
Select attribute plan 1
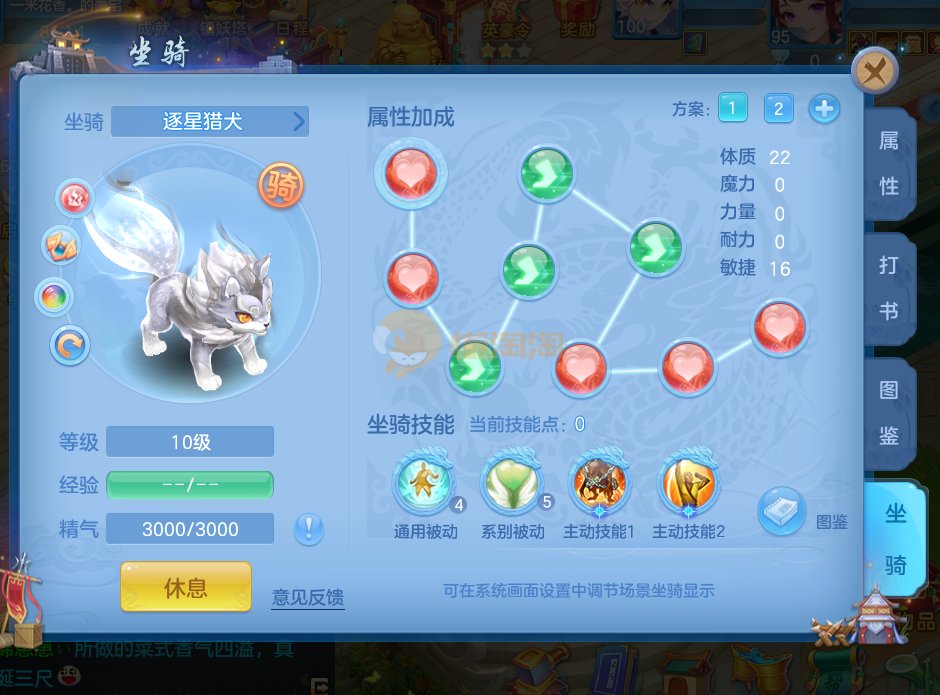(x=733, y=108)
